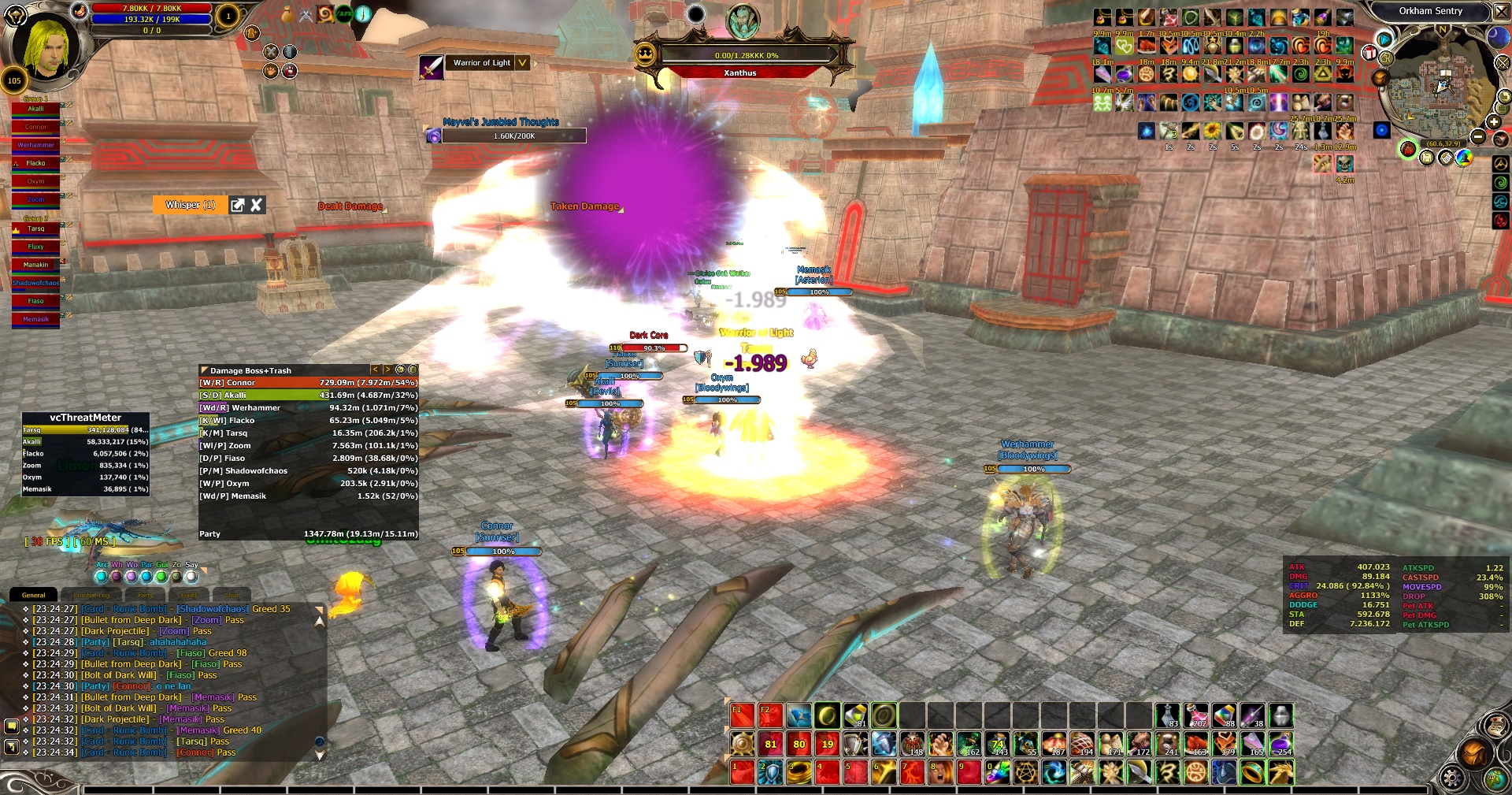Switch to the Combat Log chat tab
This screenshot has height=795, width=1512.
[x=92, y=596]
